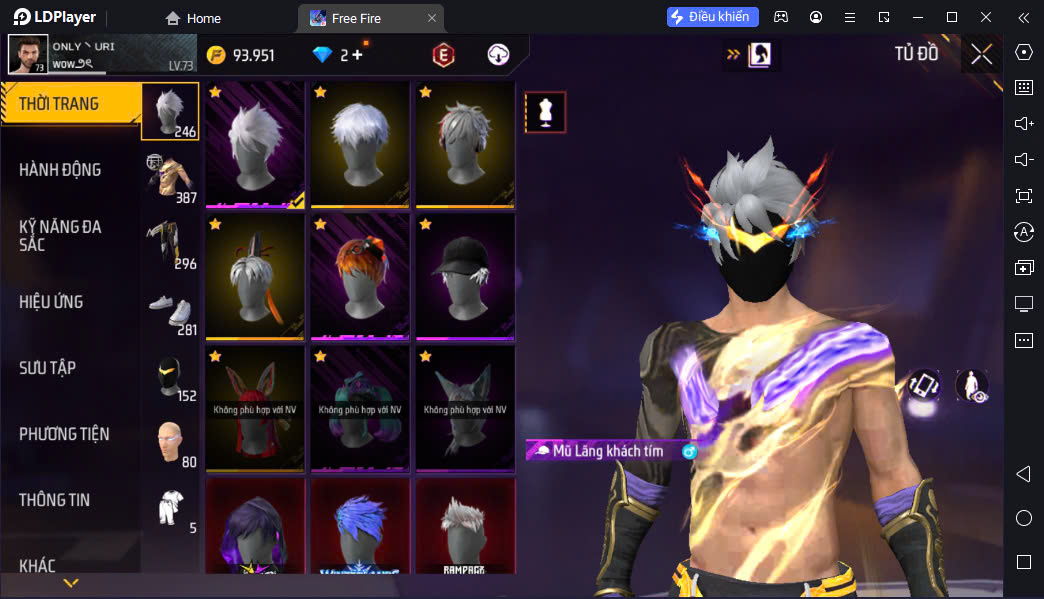Open the HÀNH ĐỘNG category
Screen dimensions: 1044x599
[60, 170]
